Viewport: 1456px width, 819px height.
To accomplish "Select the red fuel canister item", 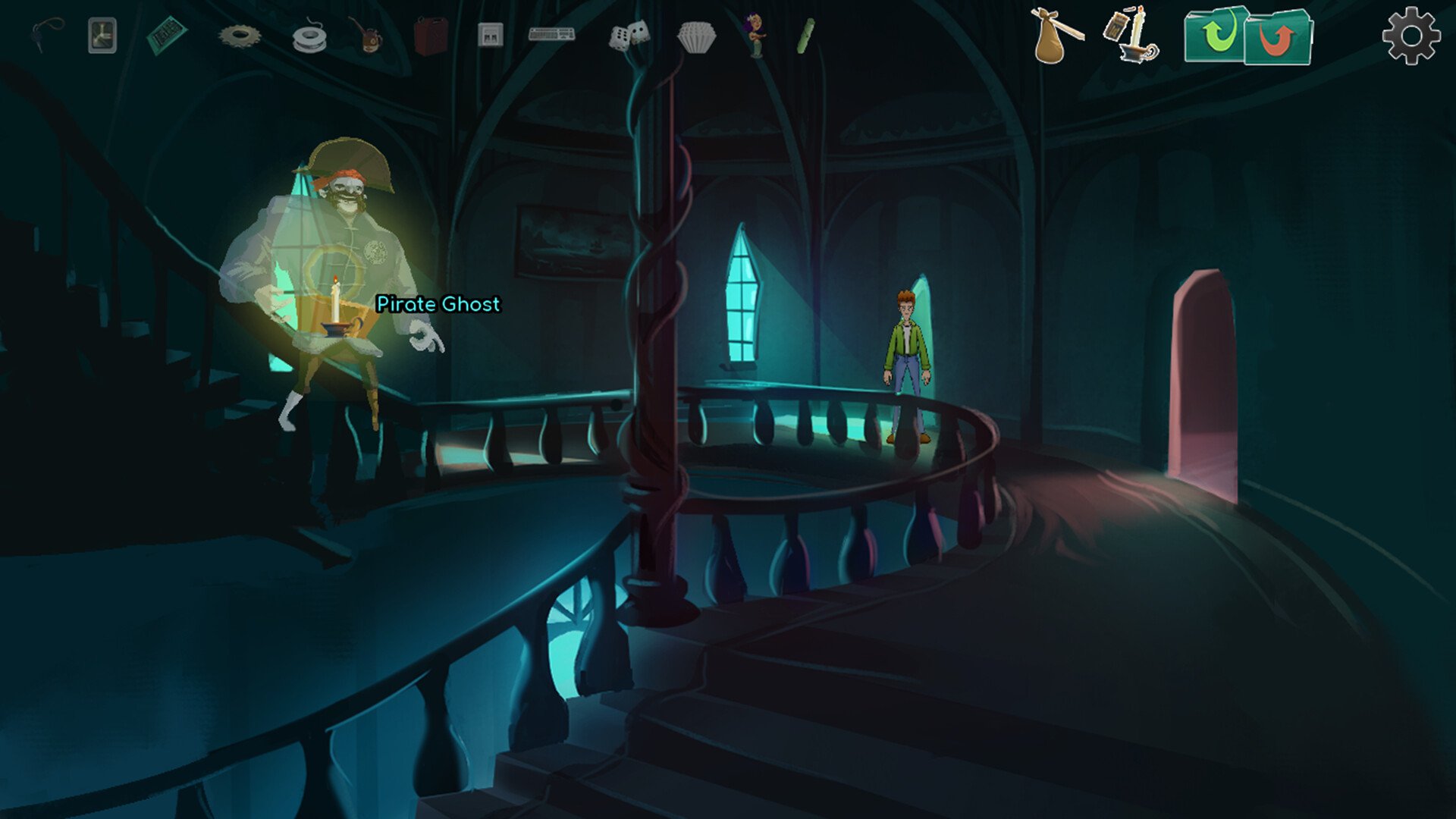I will point(431,36).
